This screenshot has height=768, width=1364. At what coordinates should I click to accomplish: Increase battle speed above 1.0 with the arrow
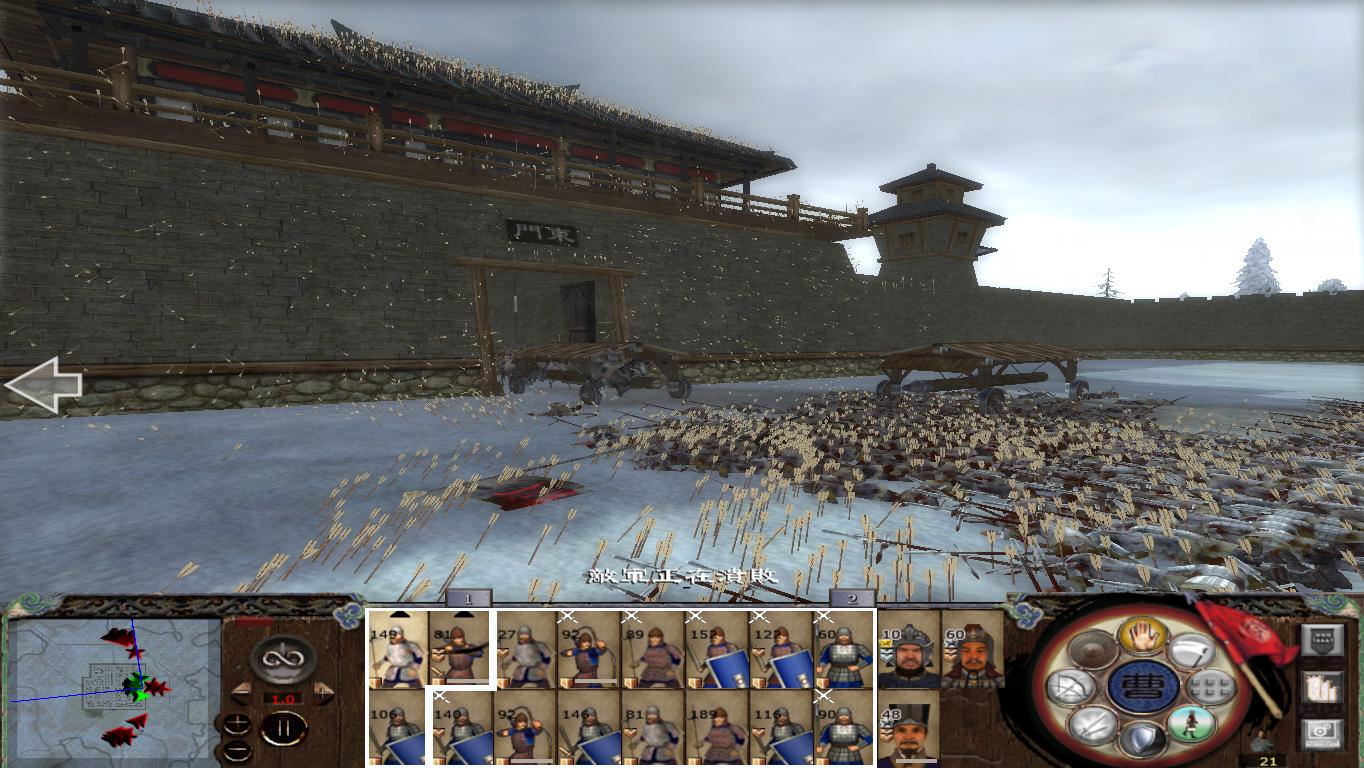(323, 691)
